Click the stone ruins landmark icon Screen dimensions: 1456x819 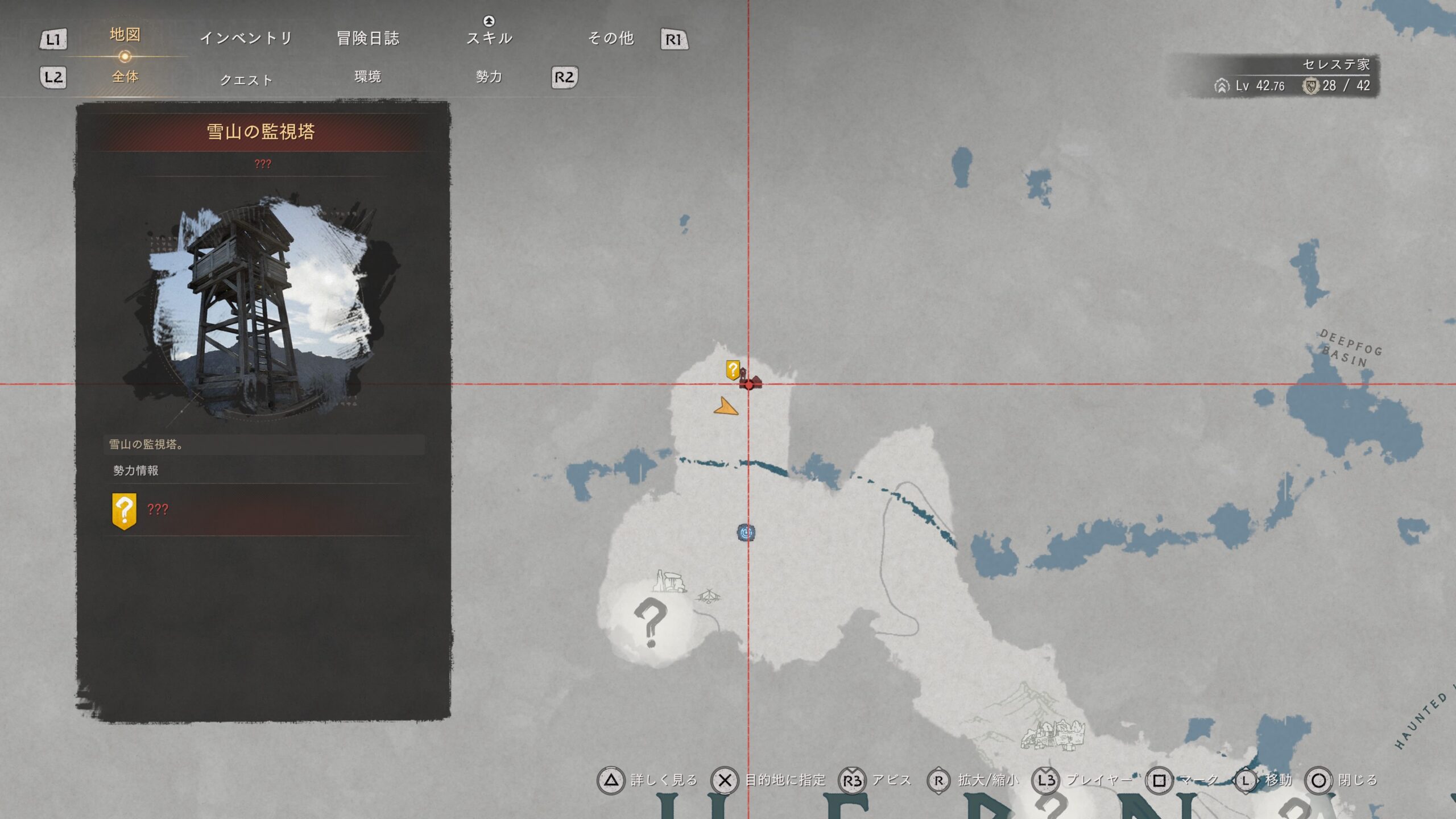tap(669, 581)
